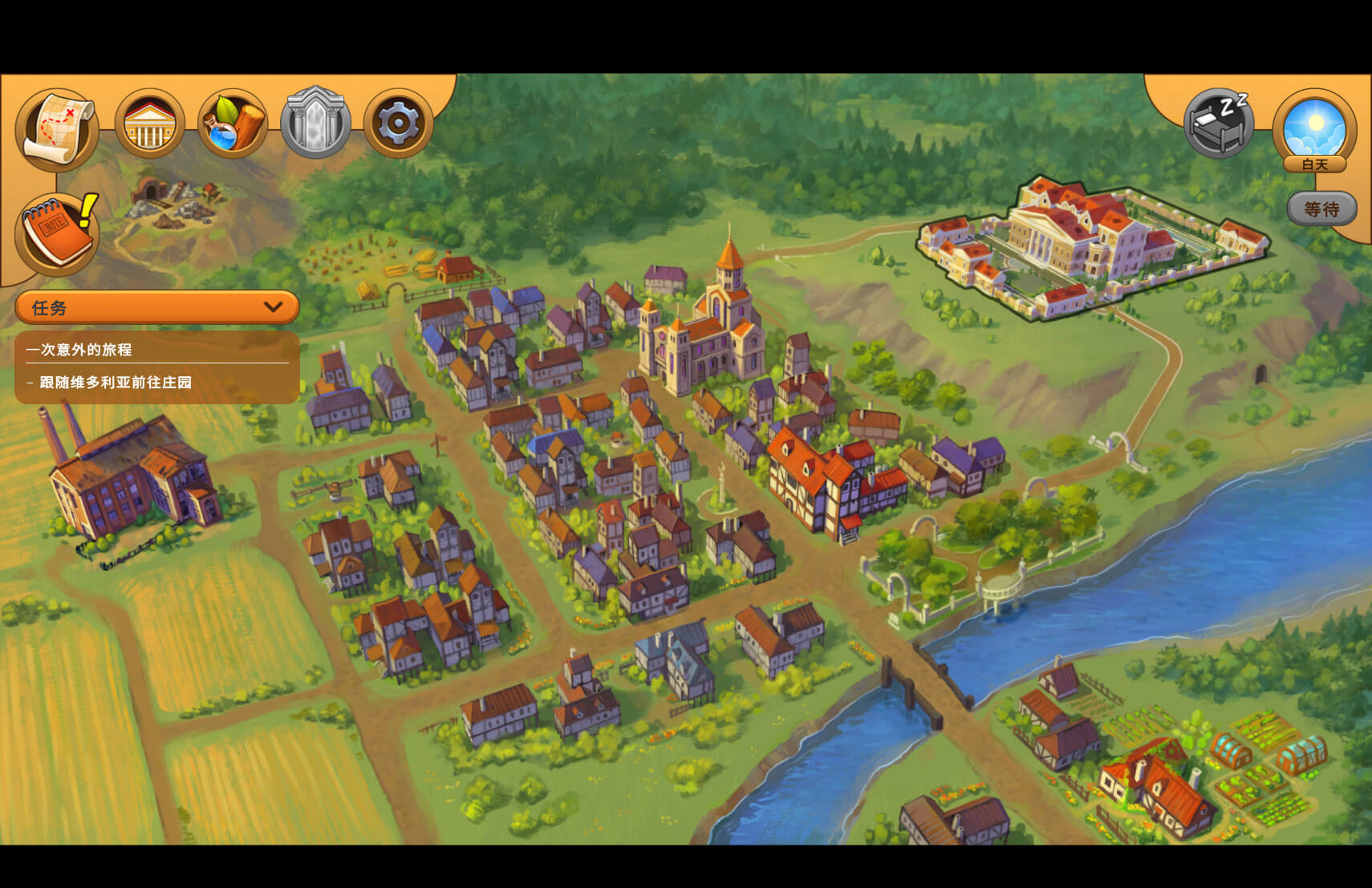
Task: Select the 跟随维多利亚前往庄园 objective
Action: click(x=116, y=383)
